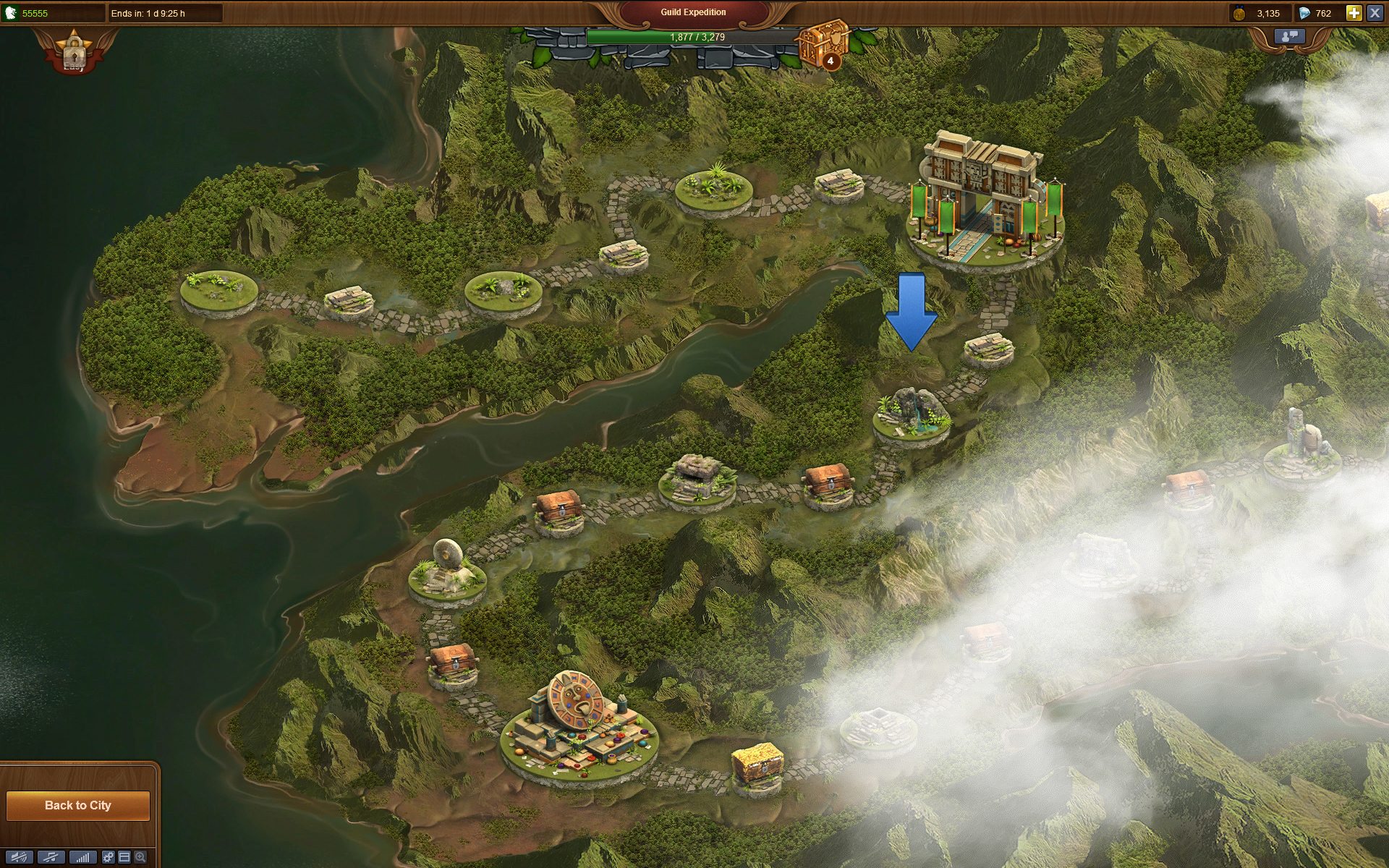Open the gear settings menu
Viewport: 1389px width, 868px height.
point(108,857)
